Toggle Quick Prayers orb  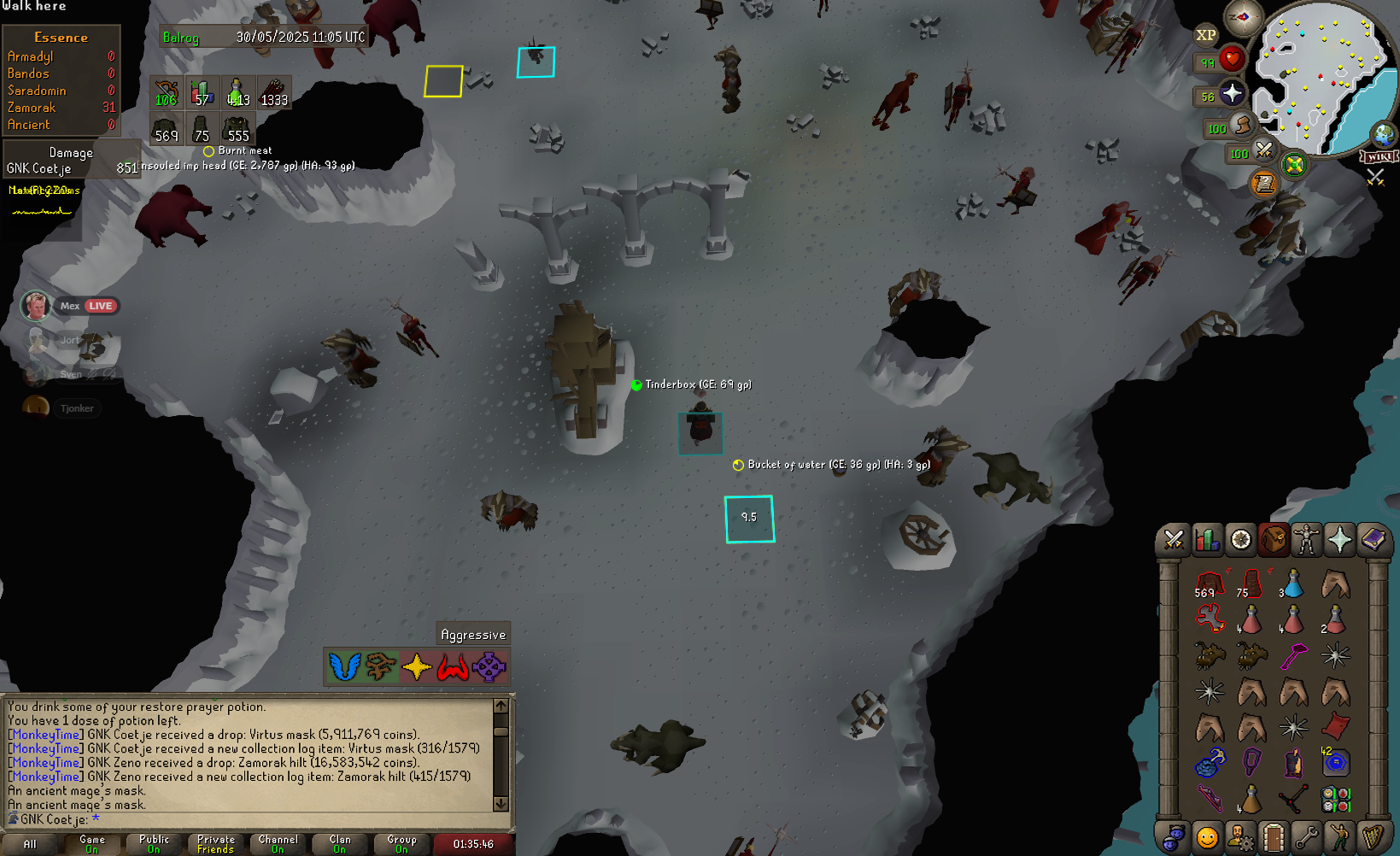[1231, 94]
